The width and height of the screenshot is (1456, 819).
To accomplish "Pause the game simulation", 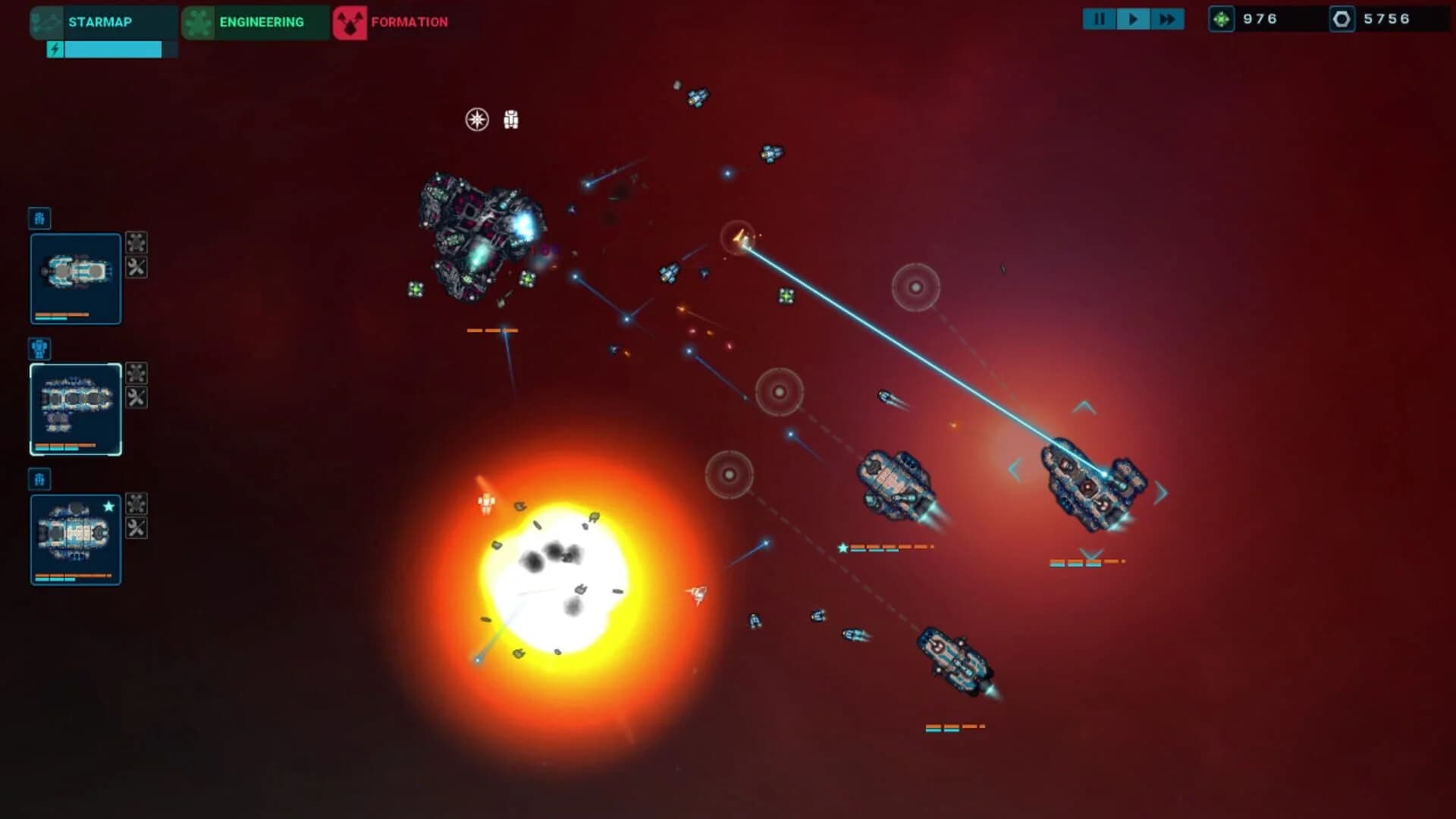I will click(x=1100, y=19).
